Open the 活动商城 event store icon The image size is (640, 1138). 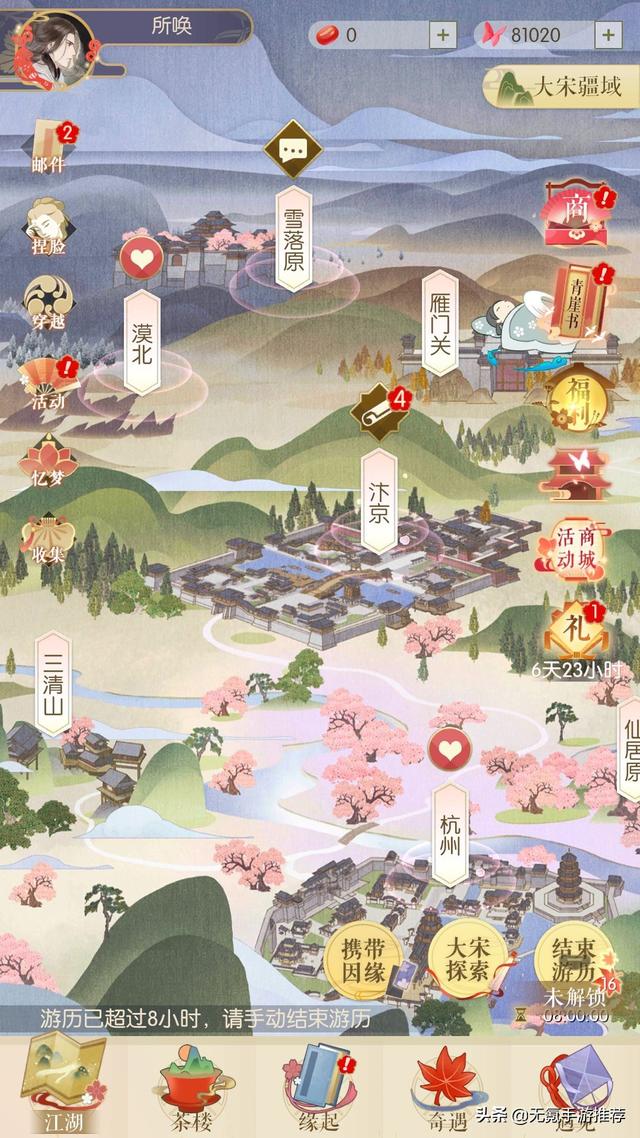[x=577, y=548]
